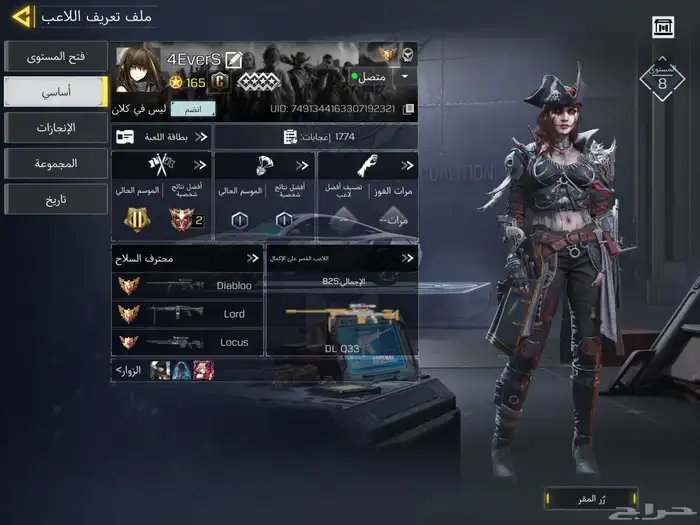
Task: Switch to the المجموعة tab
Action: click(55, 162)
